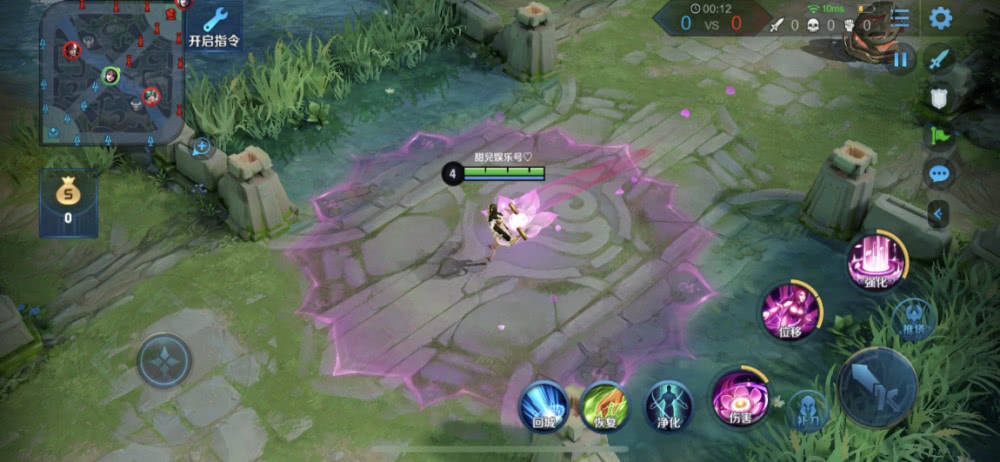Pause the game with the pause button
1000x462 pixels.
point(902,59)
